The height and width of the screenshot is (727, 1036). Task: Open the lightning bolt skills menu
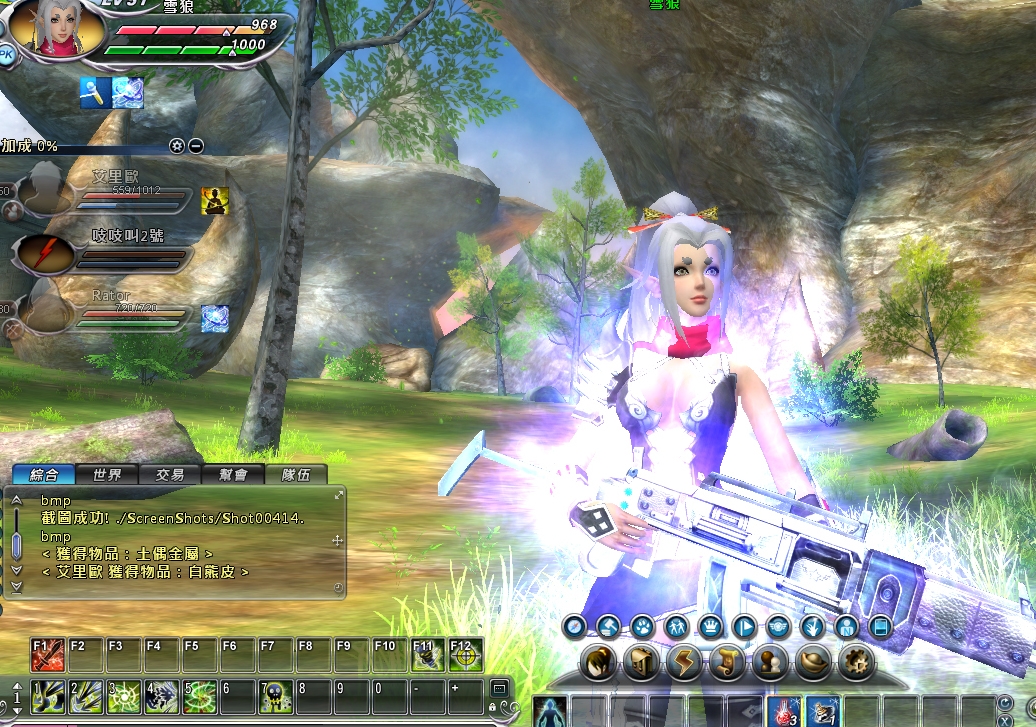tap(686, 661)
